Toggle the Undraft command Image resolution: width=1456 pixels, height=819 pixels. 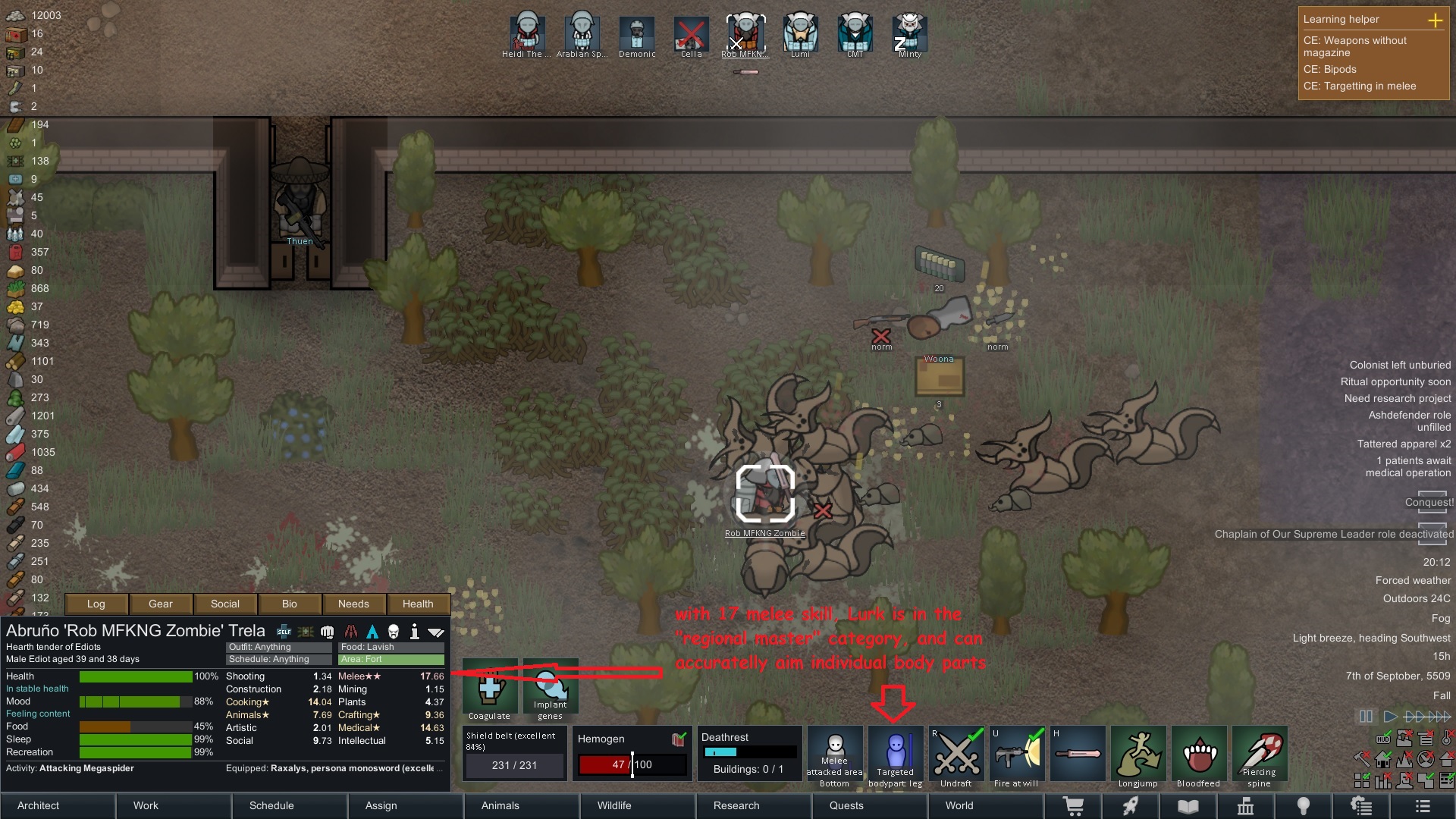click(956, 757)
